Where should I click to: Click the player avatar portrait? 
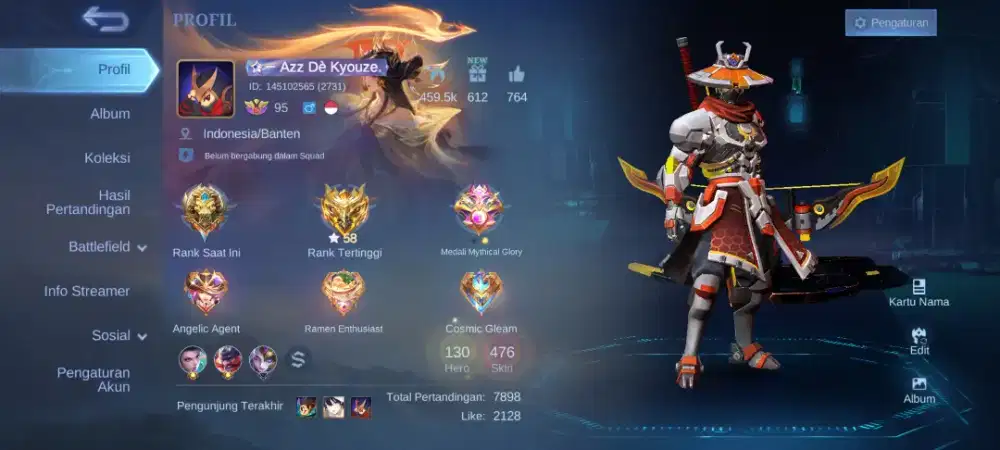206,88
